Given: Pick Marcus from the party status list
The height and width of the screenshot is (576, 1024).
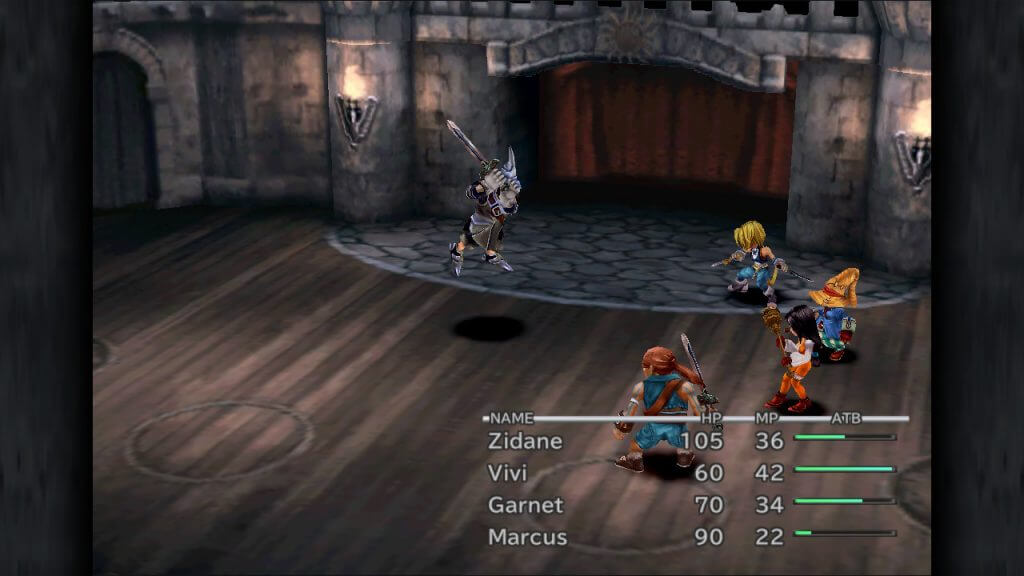Looking at the screenshot, I should point(527,537).
